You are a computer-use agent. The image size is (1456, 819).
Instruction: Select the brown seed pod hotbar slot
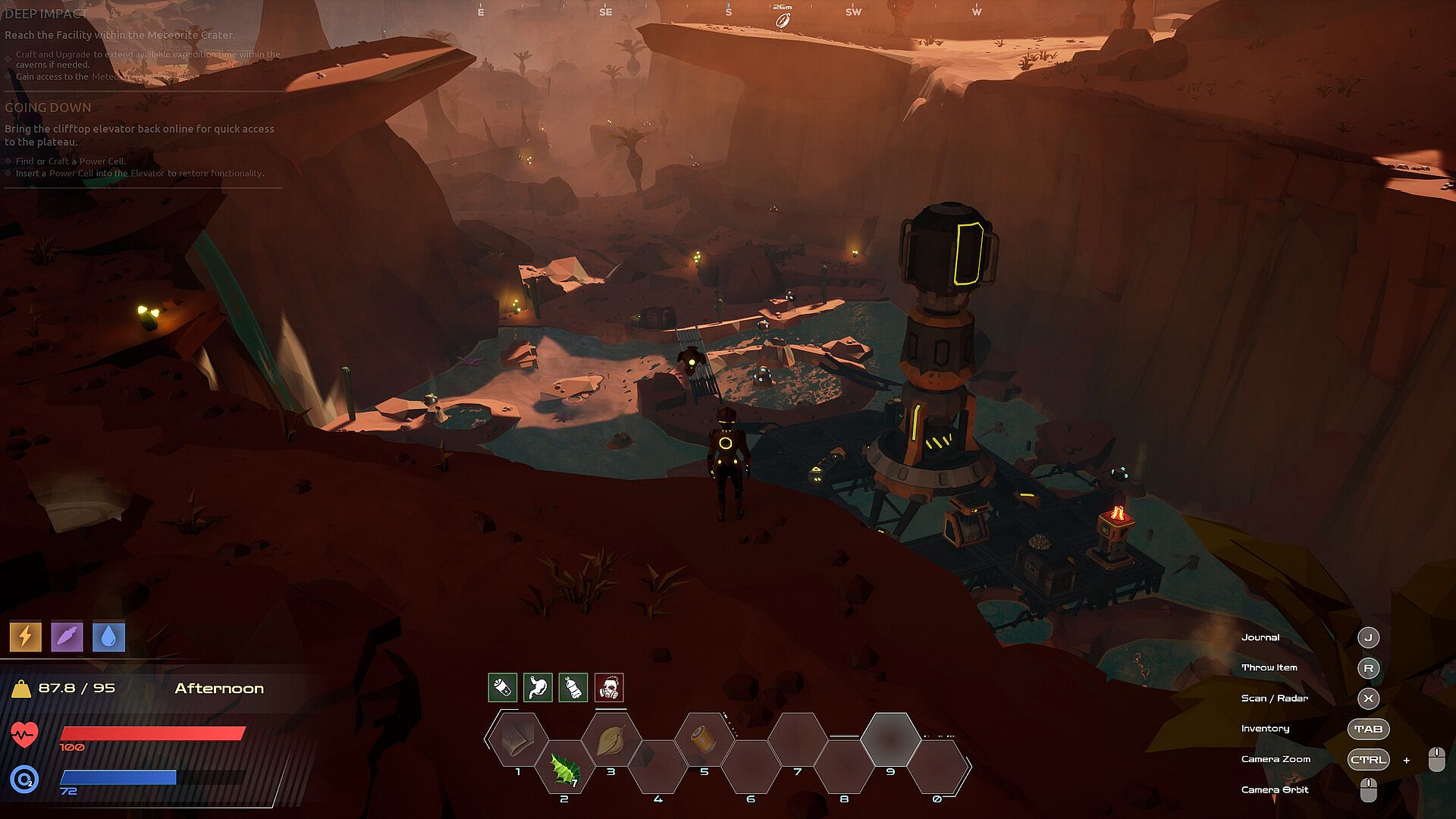[x=611, y=738]
